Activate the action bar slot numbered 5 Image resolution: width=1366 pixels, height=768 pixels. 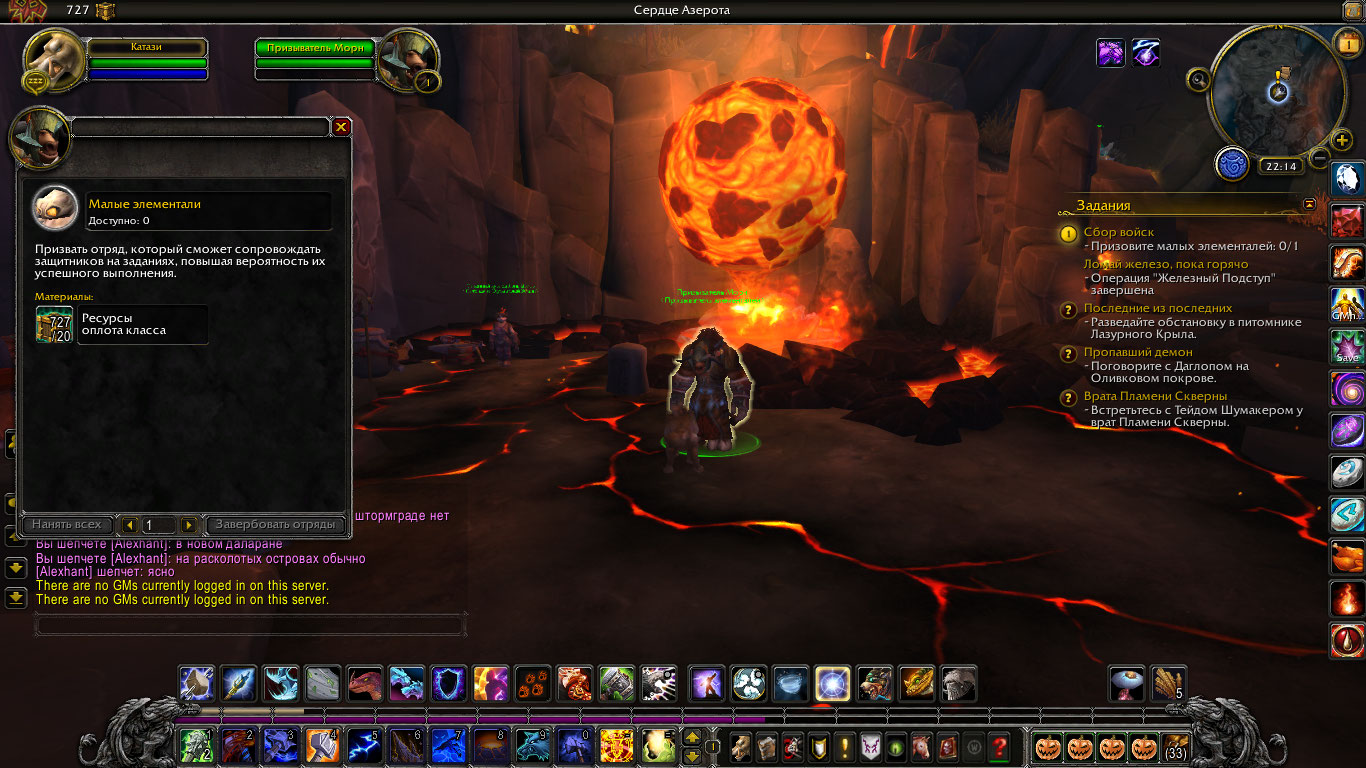pyautogui.click(x=364, y=746)
